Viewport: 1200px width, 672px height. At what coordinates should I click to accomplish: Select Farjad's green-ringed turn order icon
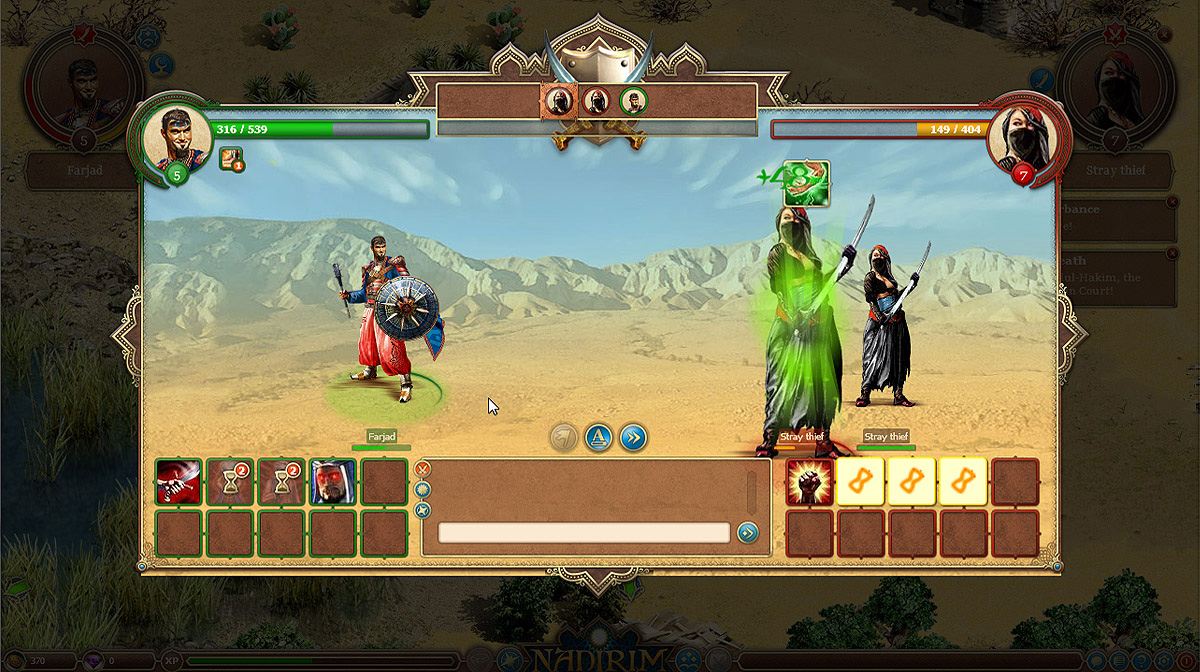pos(632,100)
